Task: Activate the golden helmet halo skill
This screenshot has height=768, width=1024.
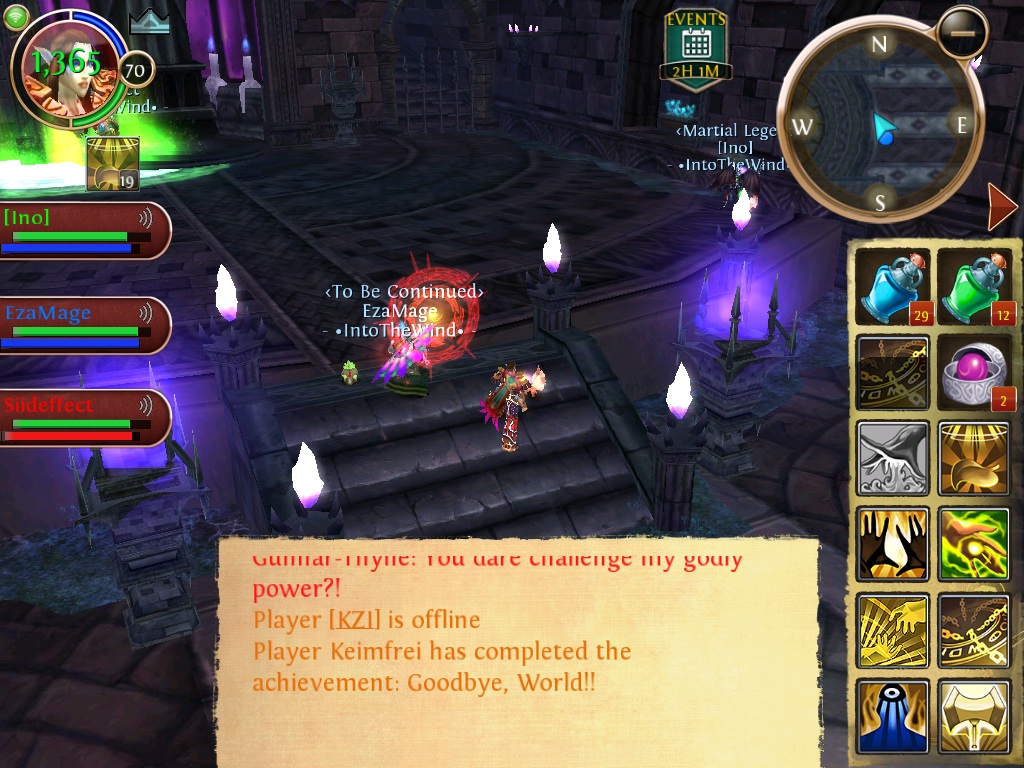Action: click(975, 458)
